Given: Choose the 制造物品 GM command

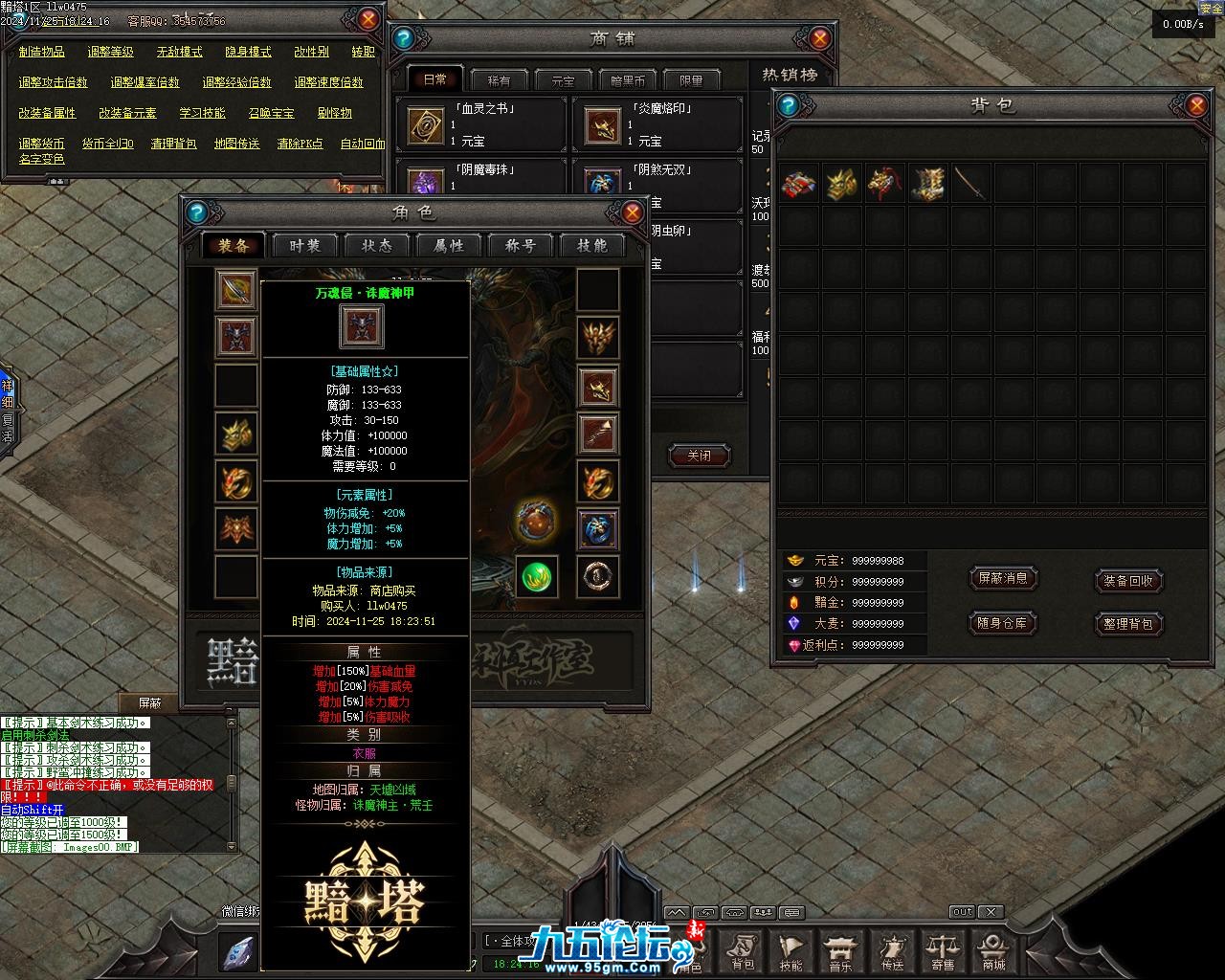Looking at the screenshot, I should pos(42,52).
